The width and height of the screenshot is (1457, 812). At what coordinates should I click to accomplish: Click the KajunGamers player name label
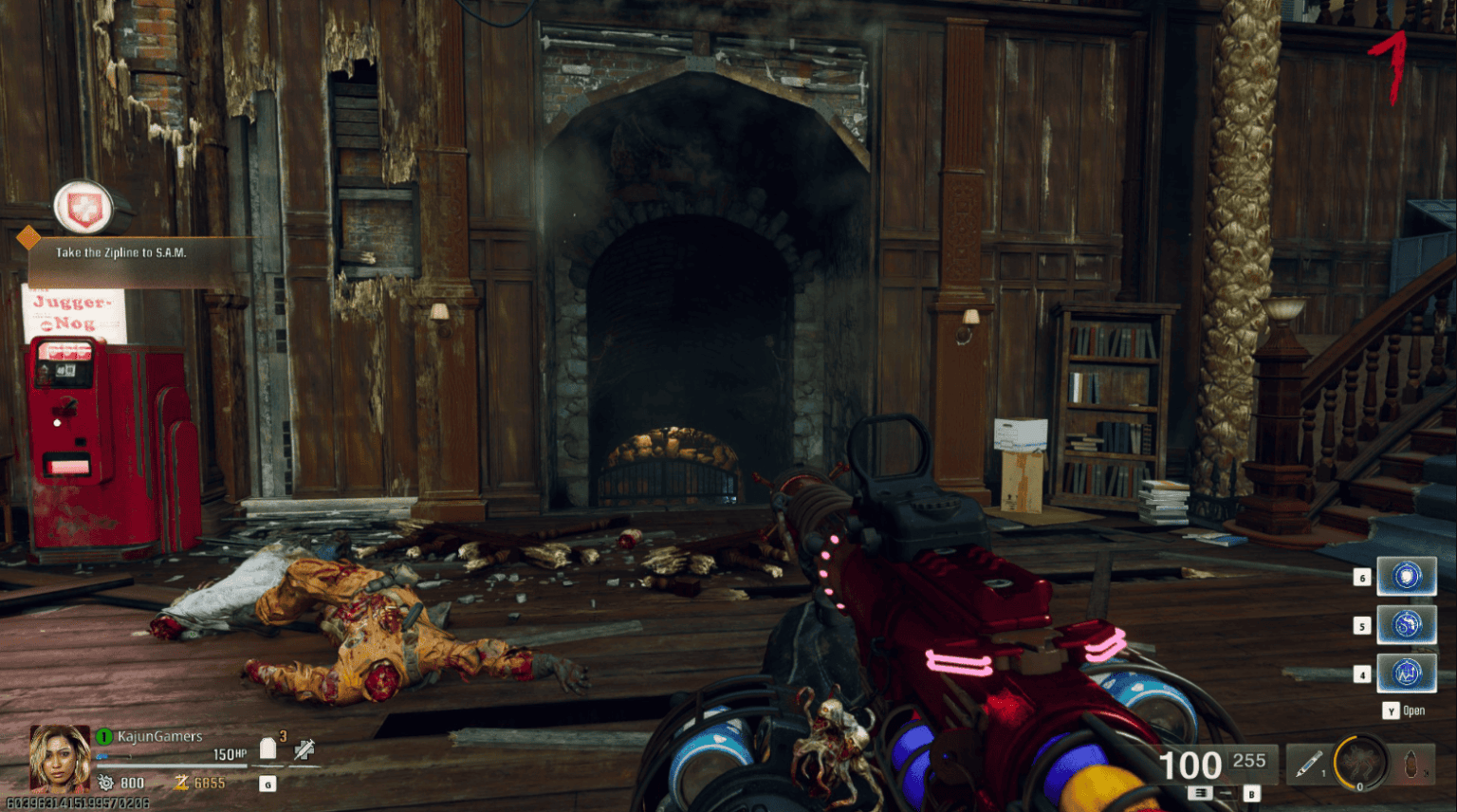159,736
